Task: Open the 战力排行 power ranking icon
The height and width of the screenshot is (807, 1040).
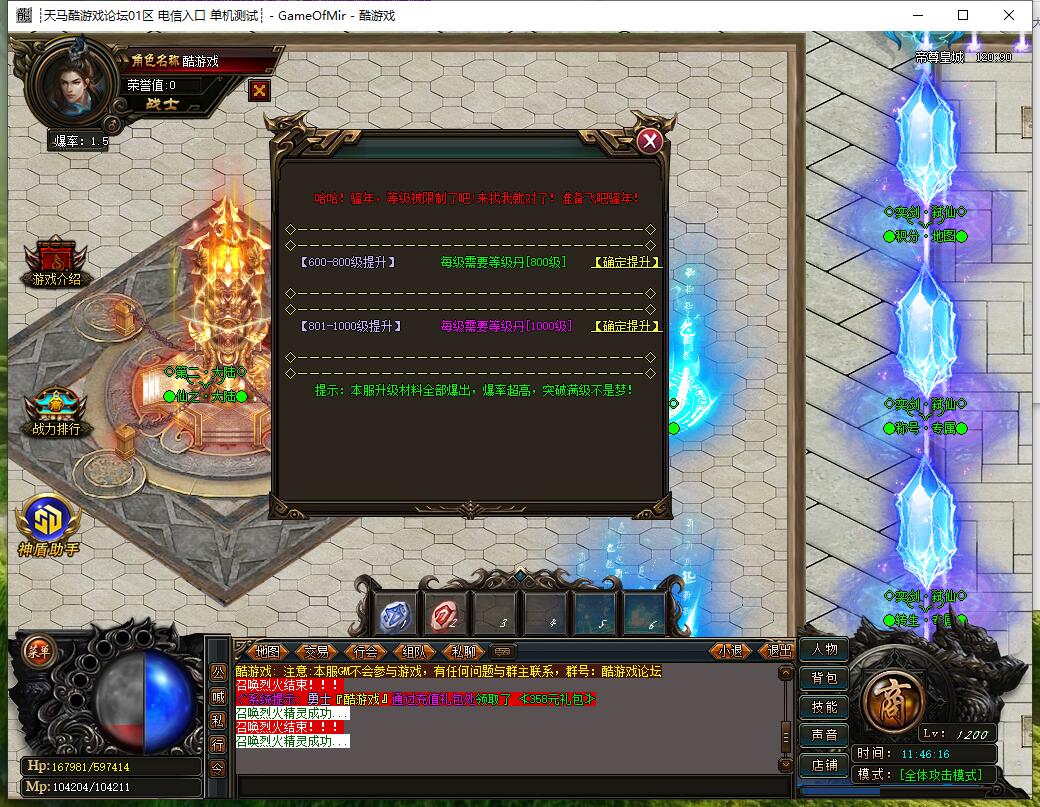Action: tap(56, 412)
